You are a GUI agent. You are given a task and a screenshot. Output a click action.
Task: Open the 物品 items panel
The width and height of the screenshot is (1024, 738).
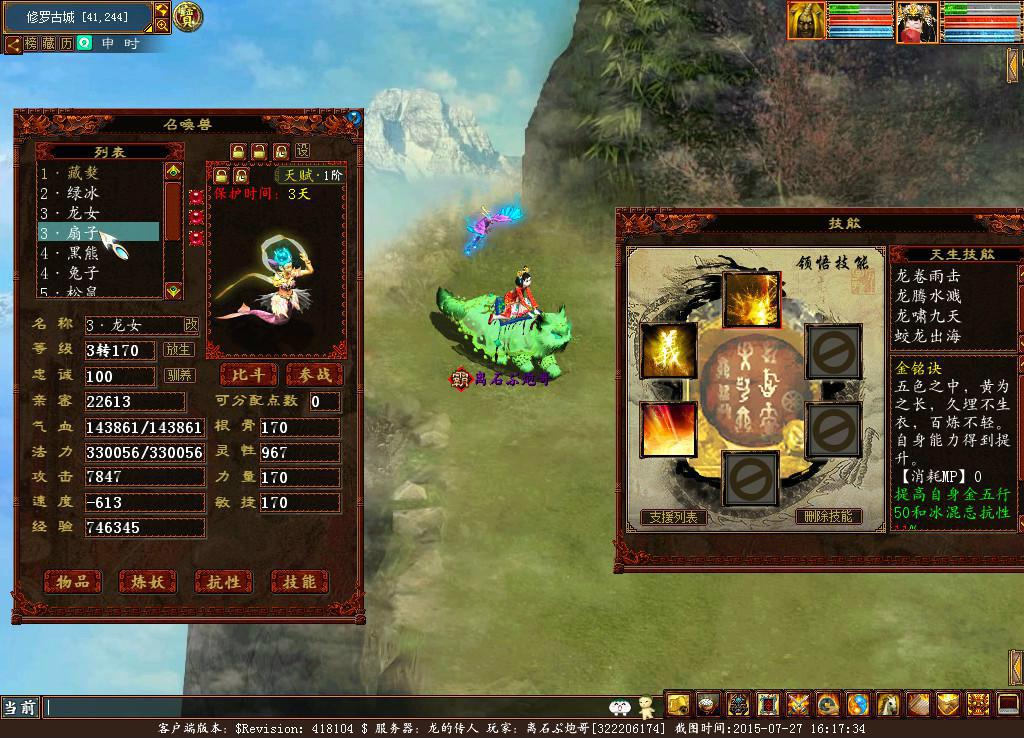pyautogui.click(x=74, y=581)
